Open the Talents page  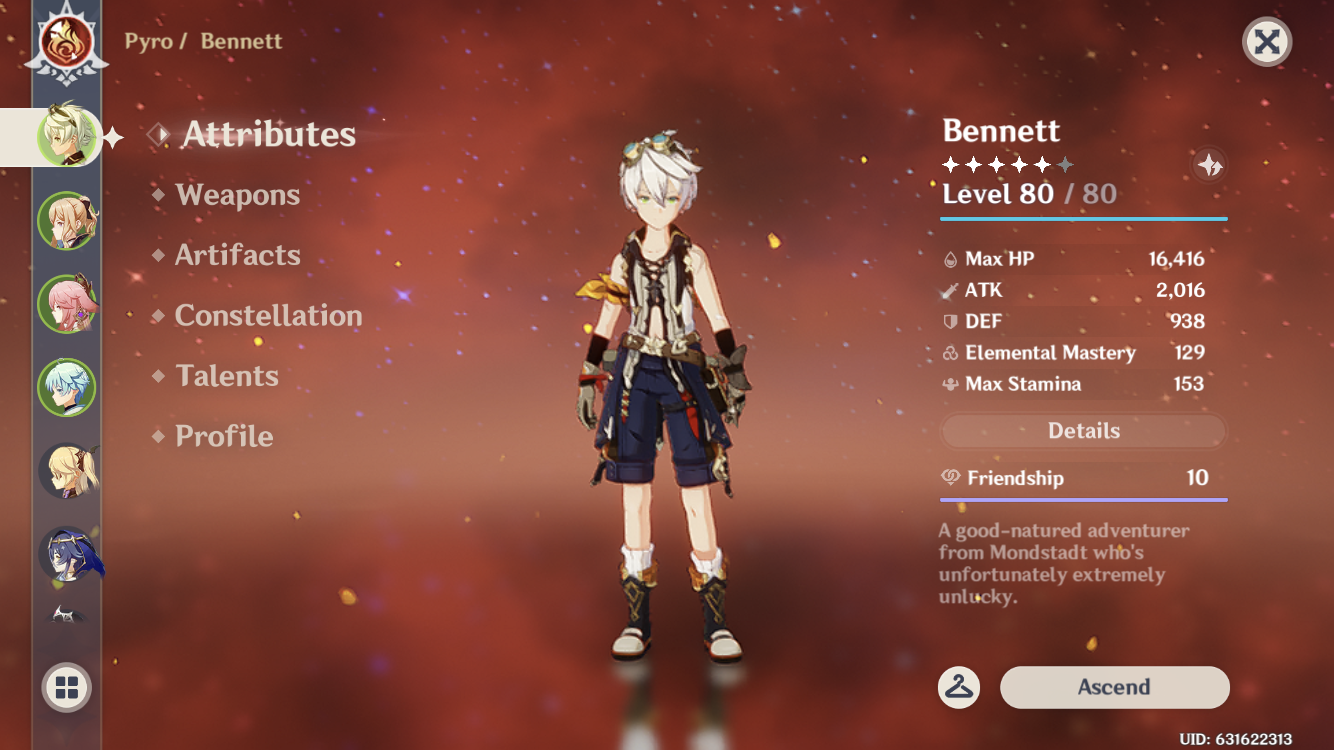pyautogui.click(x=227, y=376)
